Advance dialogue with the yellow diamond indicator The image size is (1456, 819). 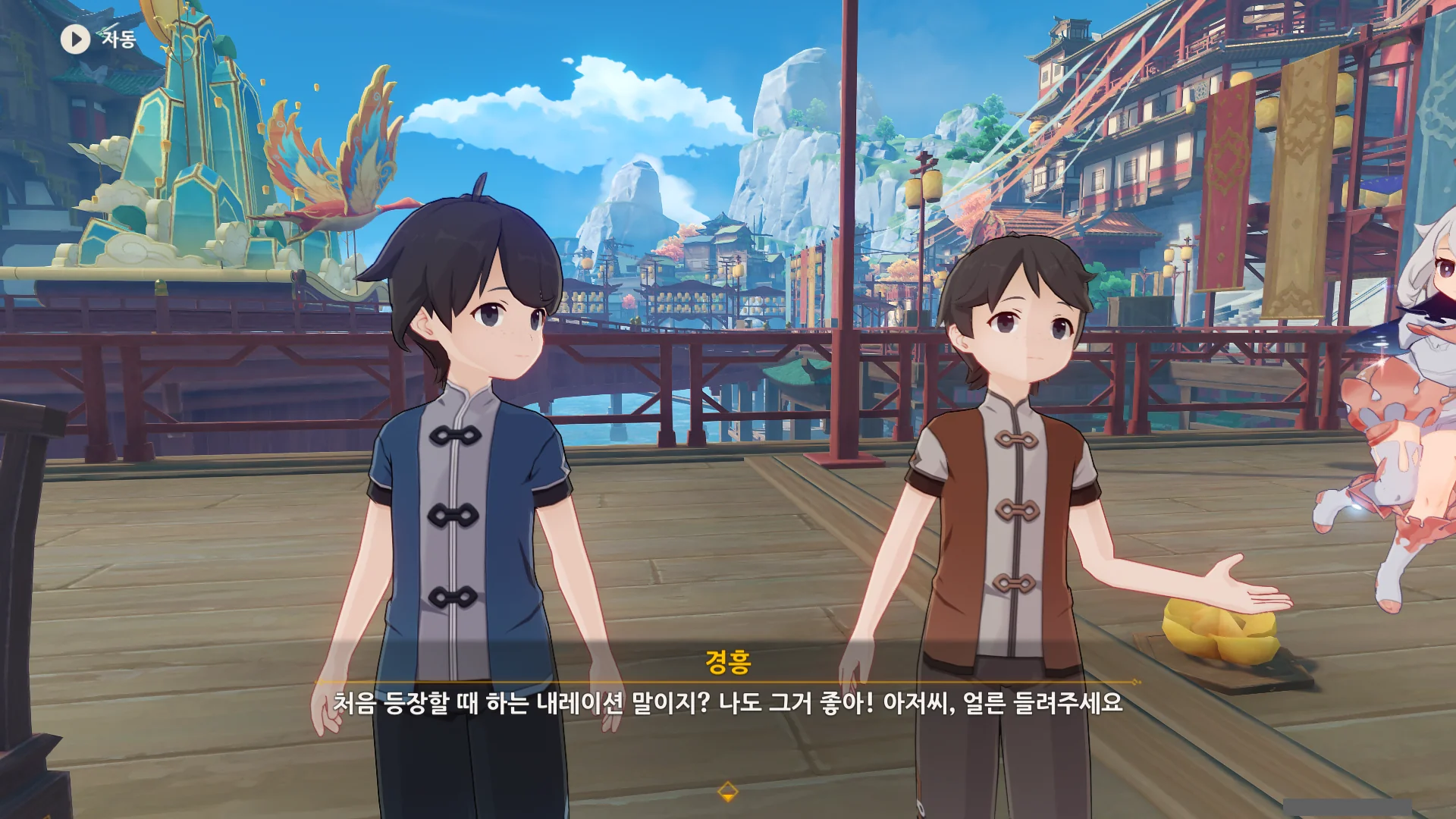click(x=727, y=792)
